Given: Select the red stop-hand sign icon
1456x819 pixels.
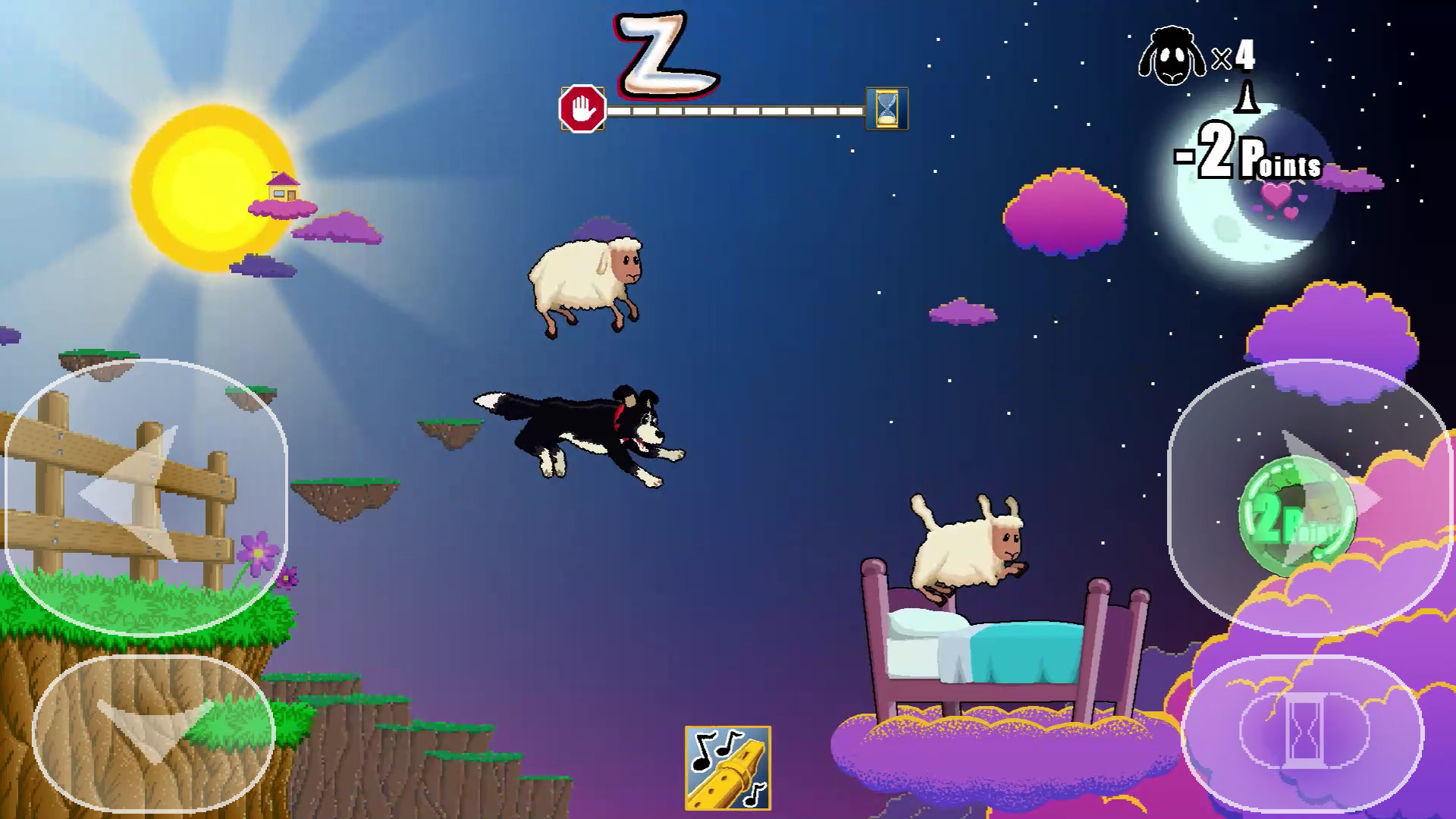Looking at the screenshot, I should (x=581, y=108).
